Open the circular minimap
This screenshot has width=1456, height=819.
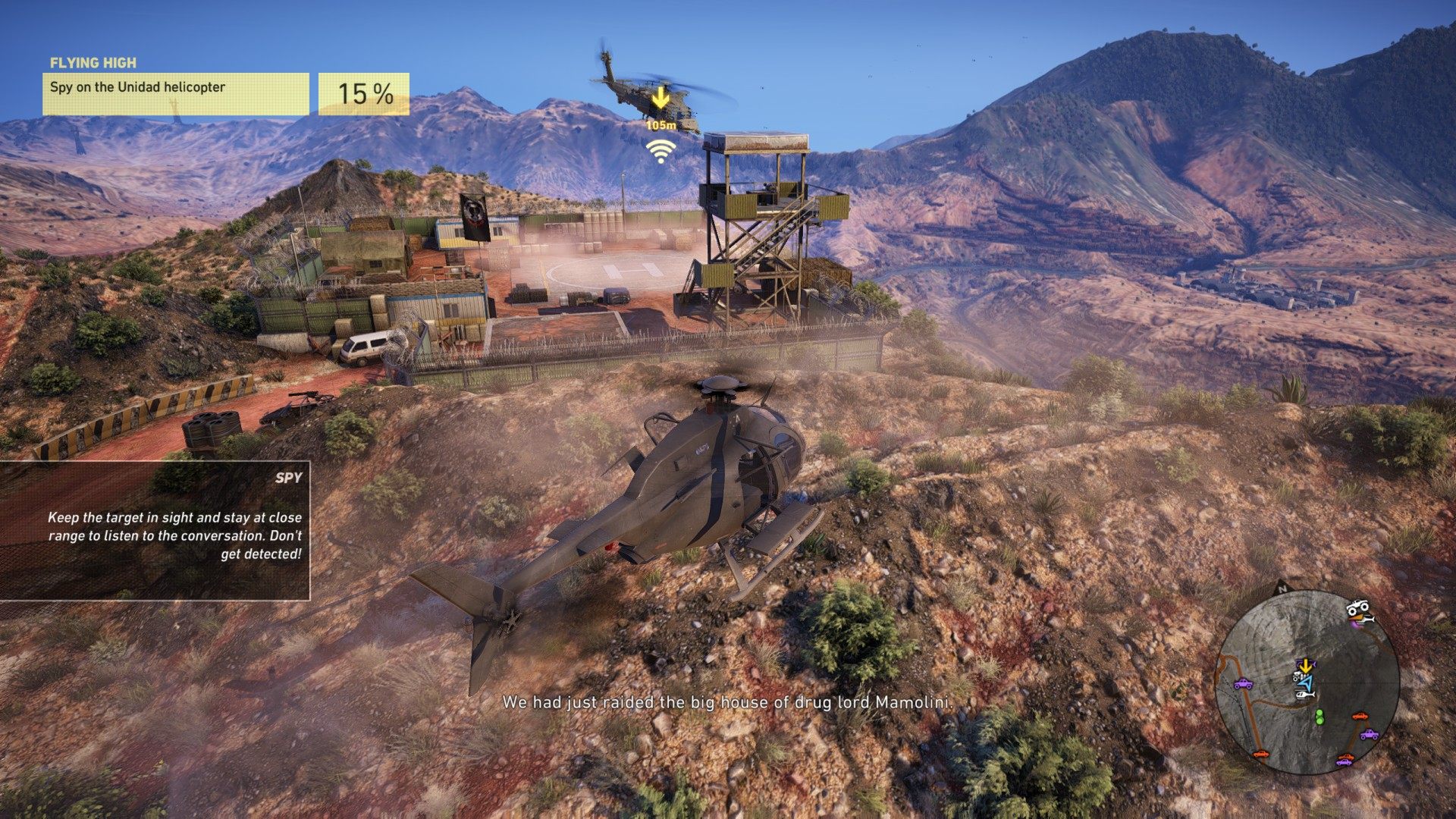pyautogui.click(x=1307, y=682)
